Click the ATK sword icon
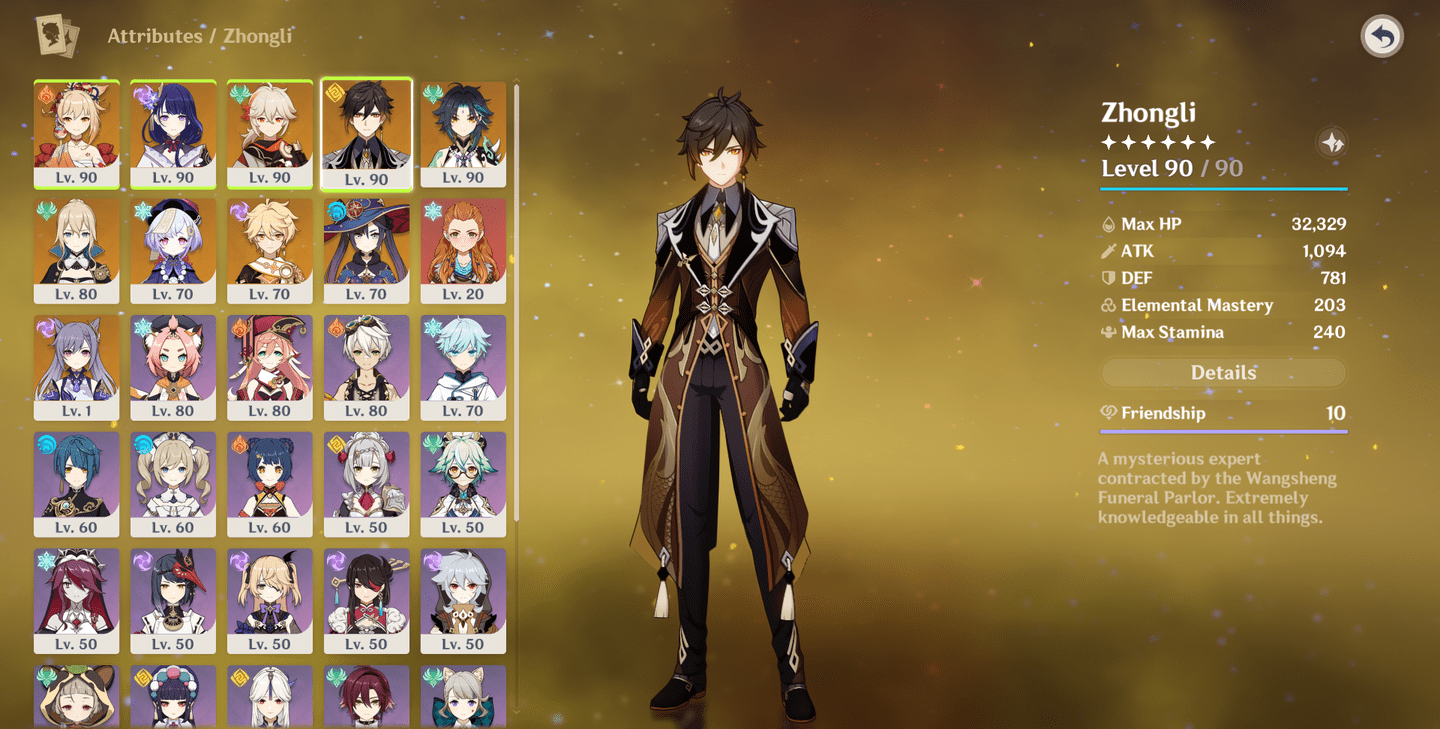This screenshot has height=729, width=1440. [x=1106, y=251]
